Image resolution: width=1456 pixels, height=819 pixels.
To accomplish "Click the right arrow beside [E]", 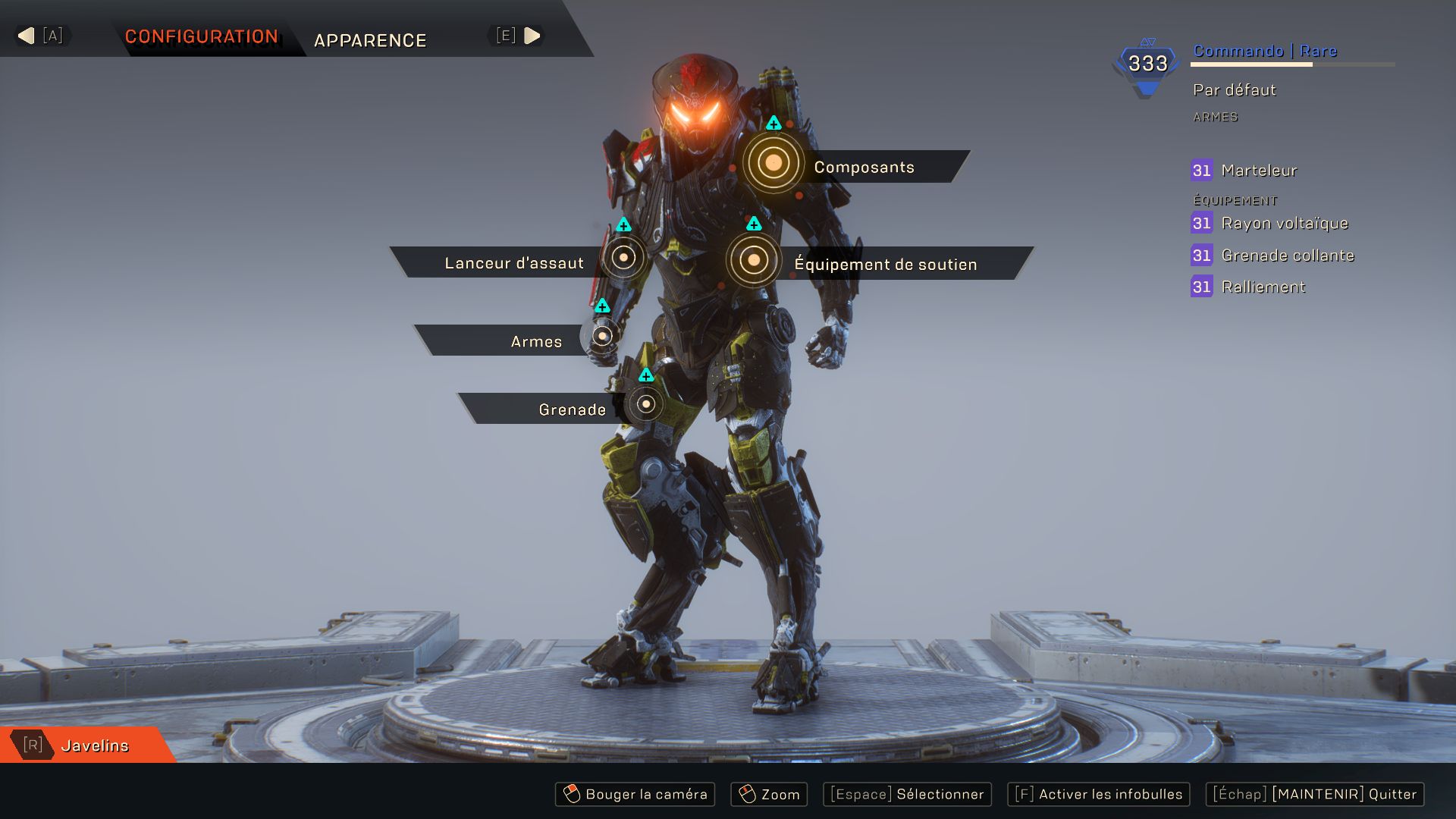I will click(x=533, y=34).
